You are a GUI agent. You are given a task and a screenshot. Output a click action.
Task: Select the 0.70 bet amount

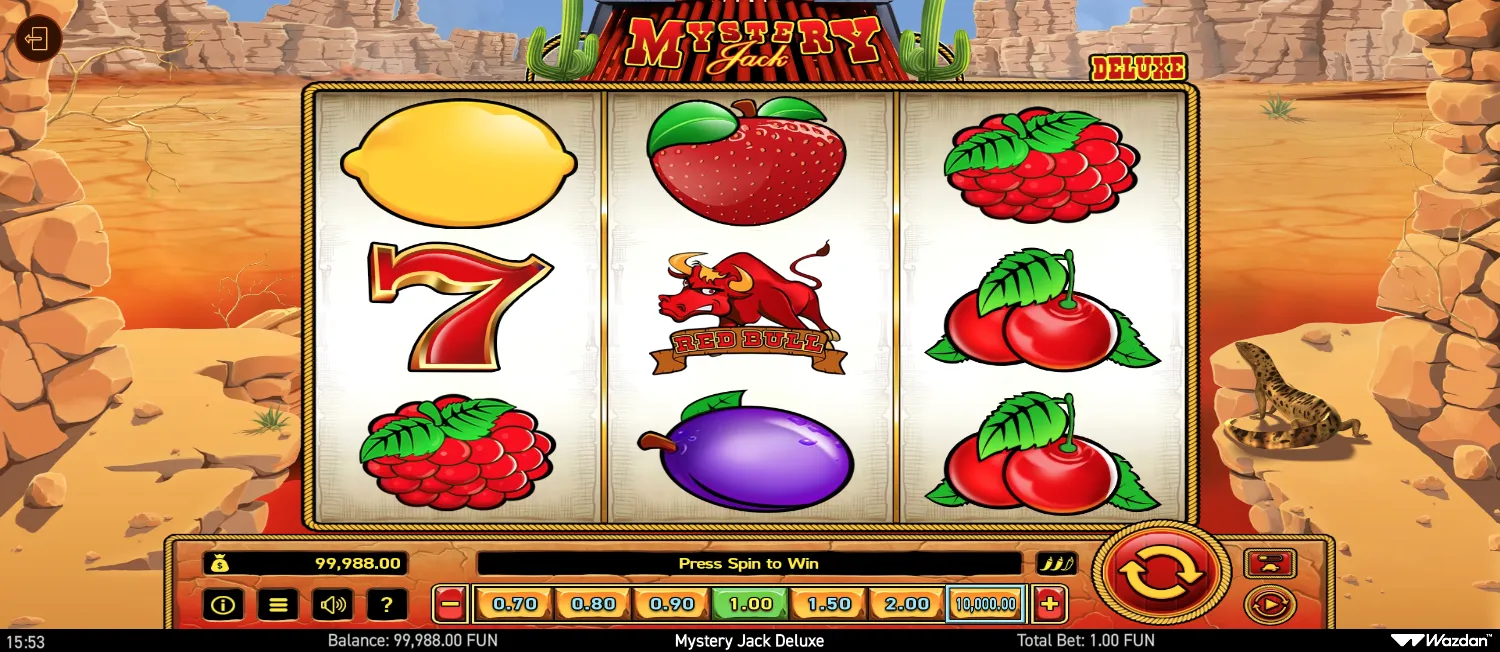(515, 604)
